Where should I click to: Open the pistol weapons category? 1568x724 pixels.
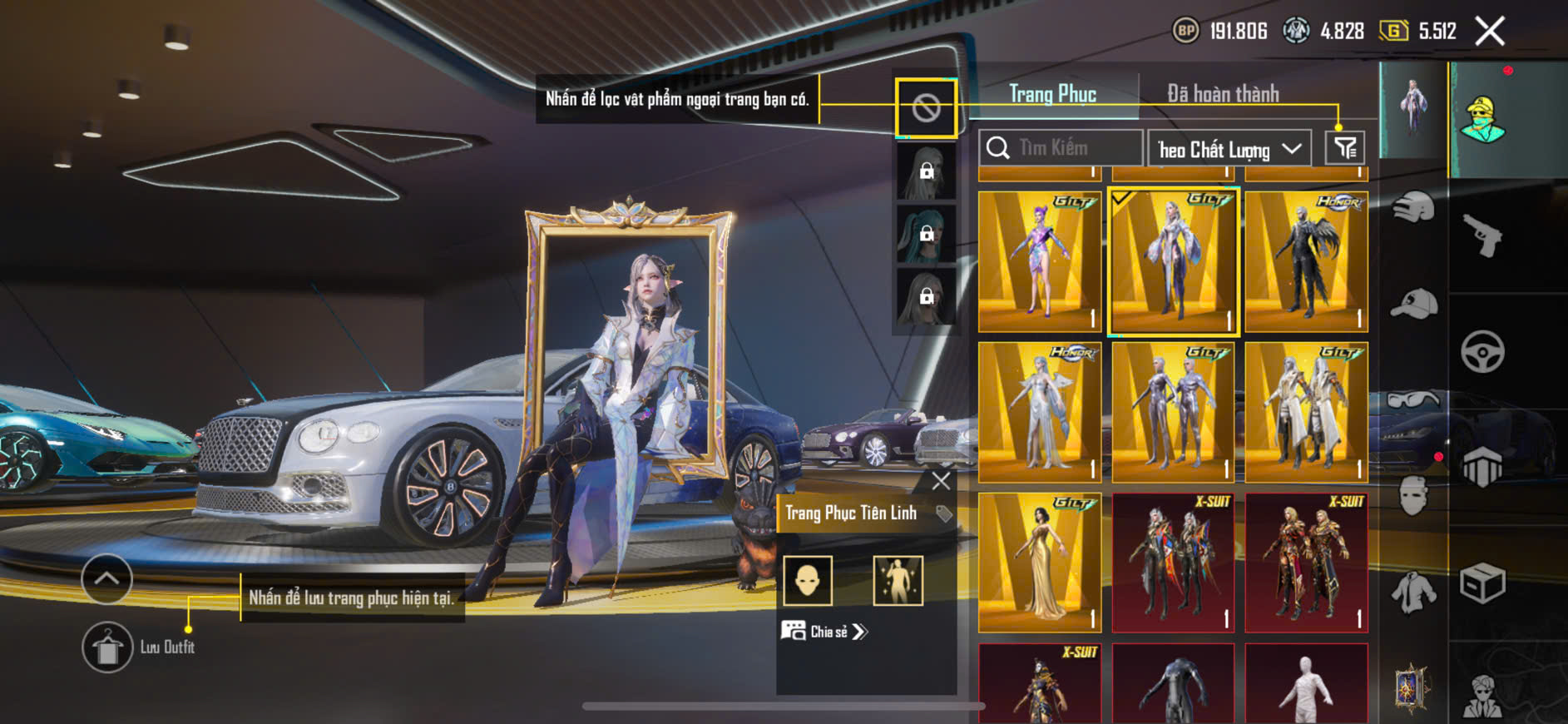(x=1482, y=236)
